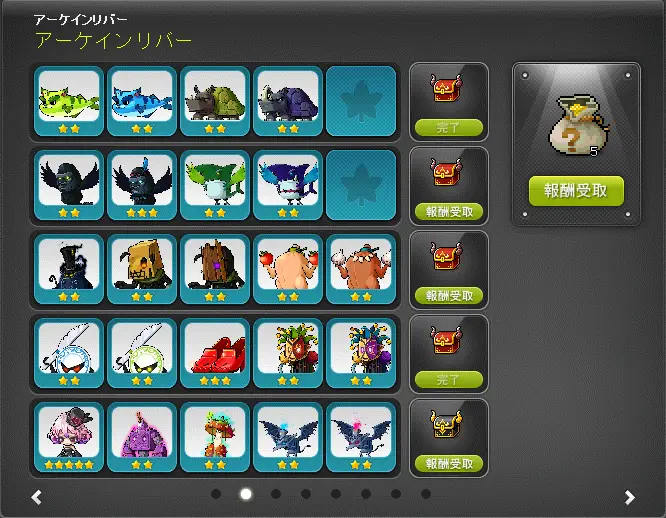Select the blue fish monster card
The width and height of the screenshot is (666, 518).
142,101
